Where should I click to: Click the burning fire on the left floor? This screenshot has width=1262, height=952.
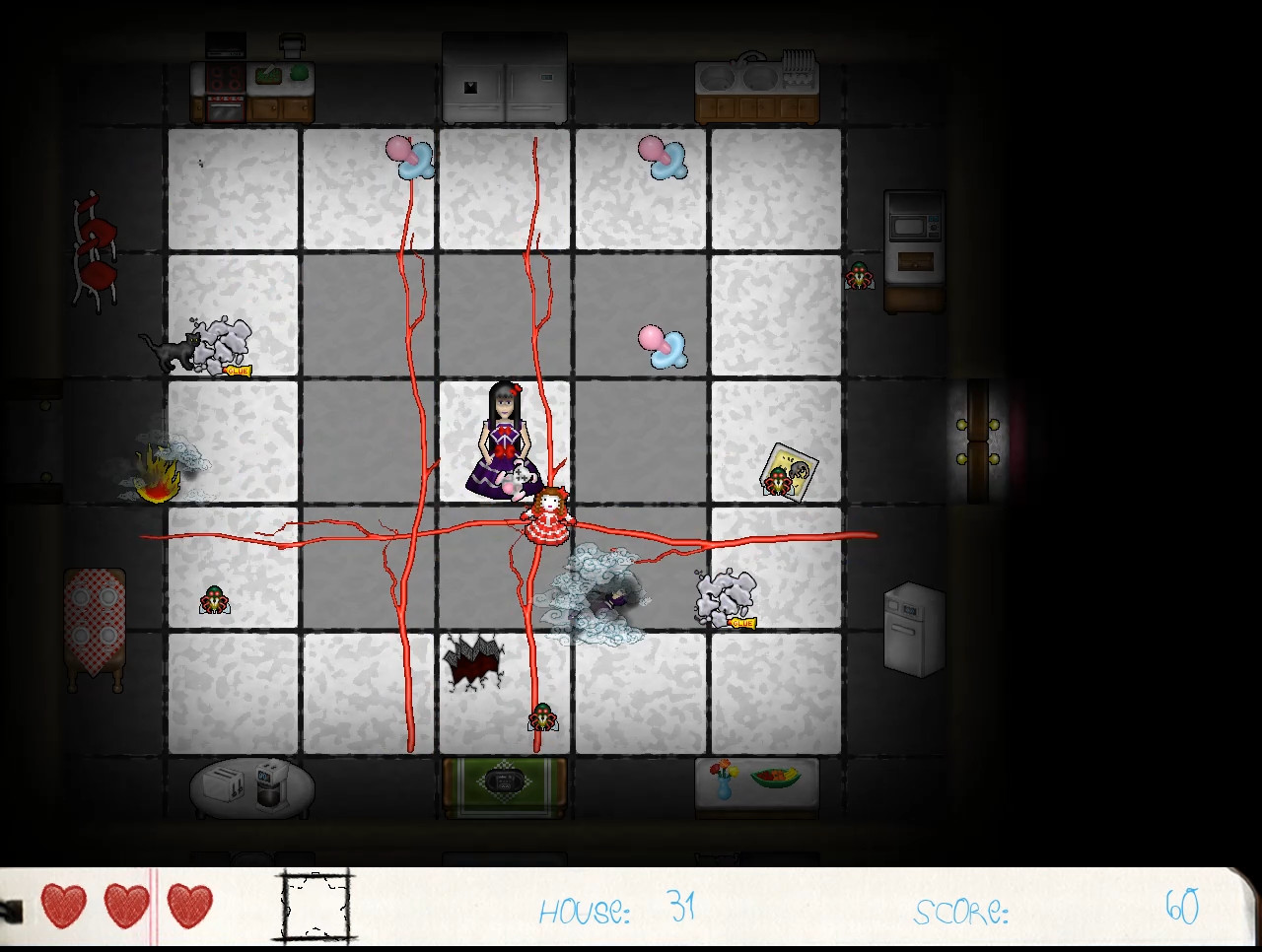(158, 478)
